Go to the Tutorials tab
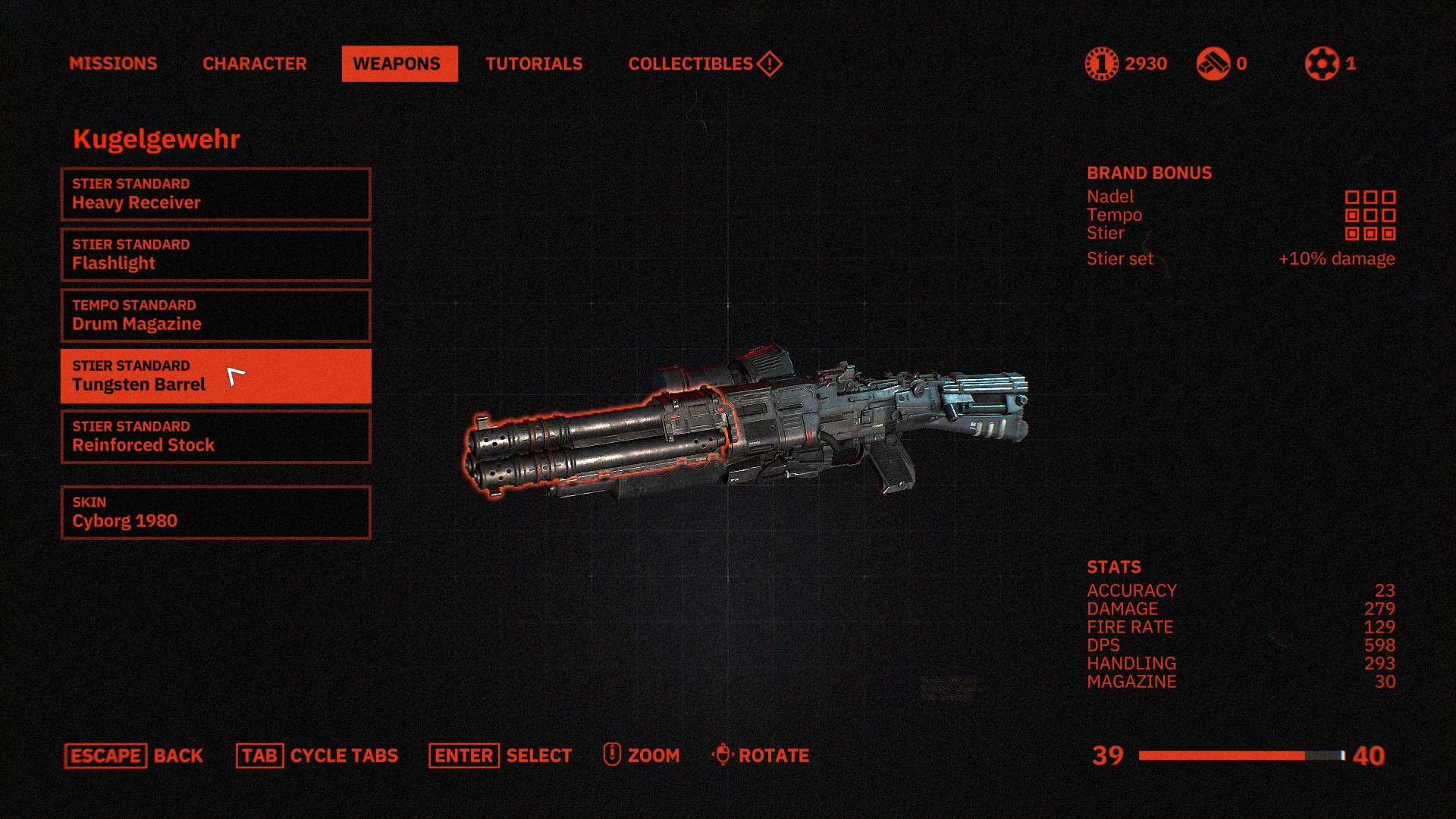 tap(534, 64)
